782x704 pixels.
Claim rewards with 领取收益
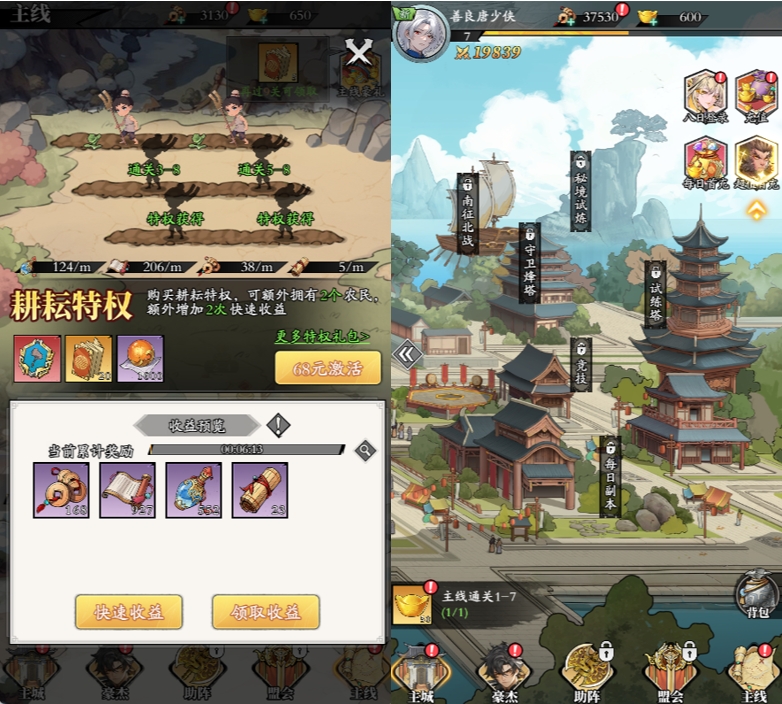point(265,612)
